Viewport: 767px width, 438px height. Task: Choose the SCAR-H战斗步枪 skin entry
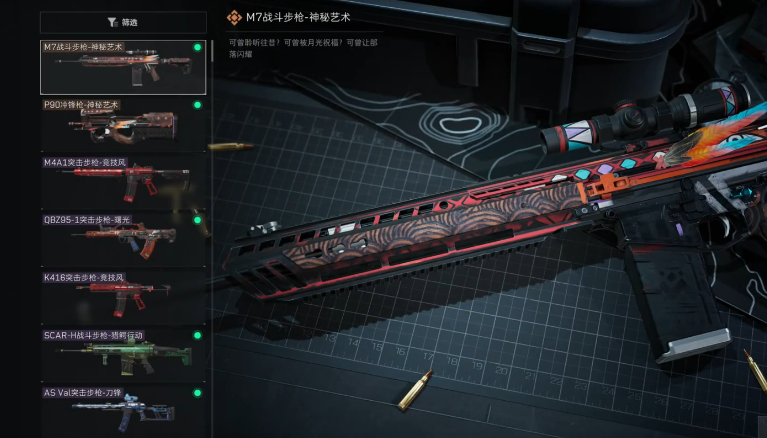123,352
